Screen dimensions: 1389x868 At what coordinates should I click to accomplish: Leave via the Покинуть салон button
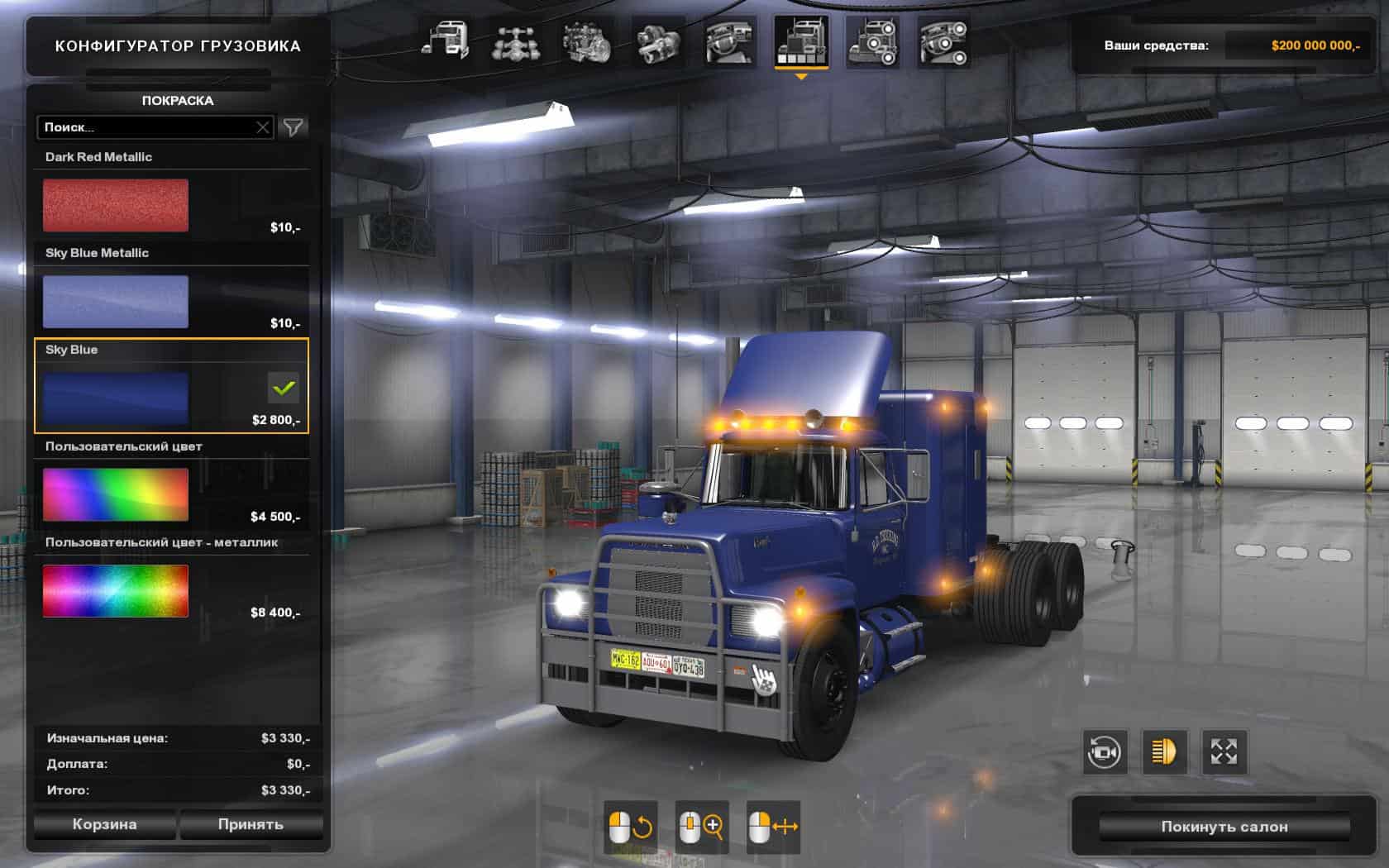point(1224,827)
